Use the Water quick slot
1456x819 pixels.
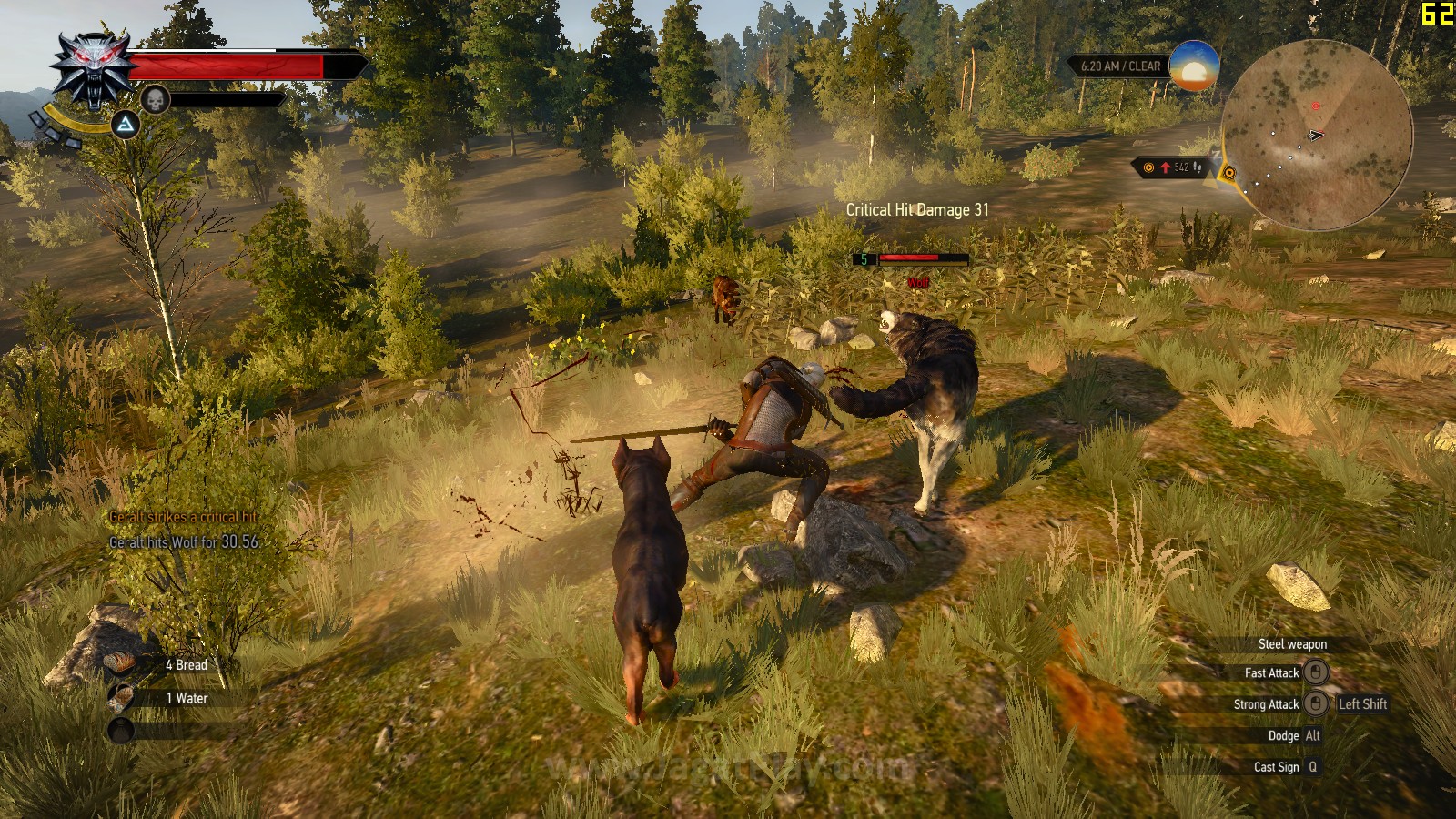[121, 698]
